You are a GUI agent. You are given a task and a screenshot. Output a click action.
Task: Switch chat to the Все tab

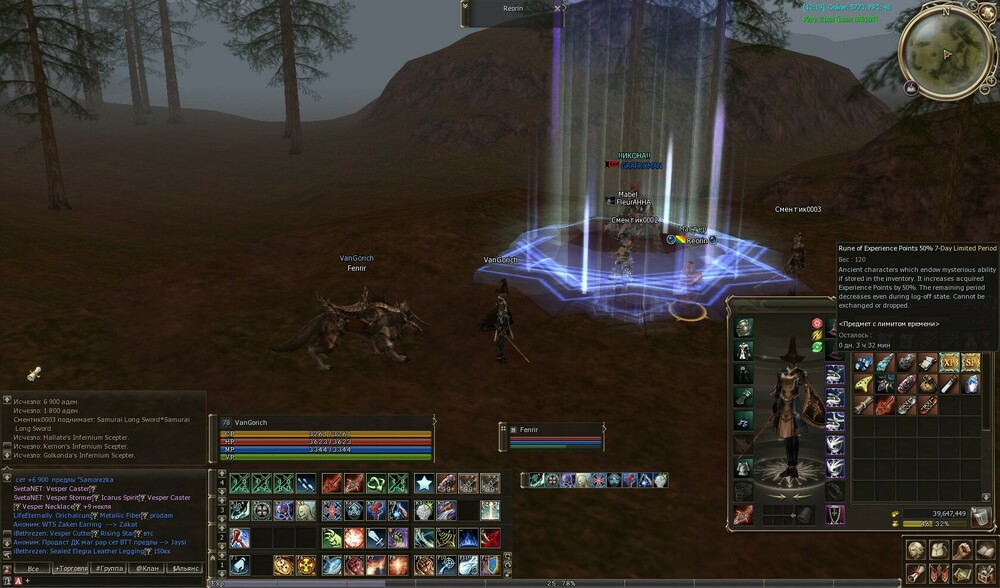pos(32,568)
